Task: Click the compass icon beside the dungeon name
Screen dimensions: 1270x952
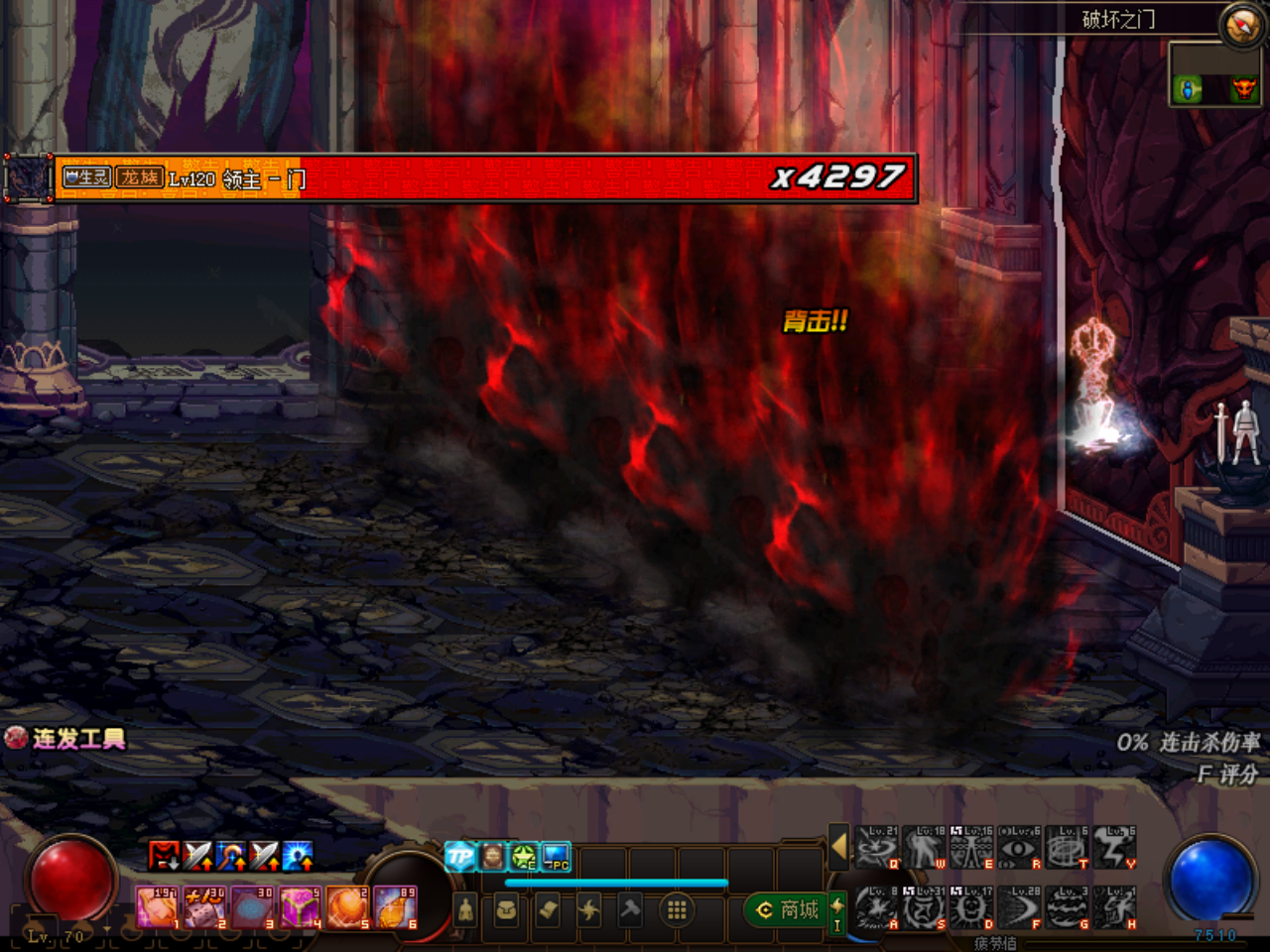Action: 1241,25
